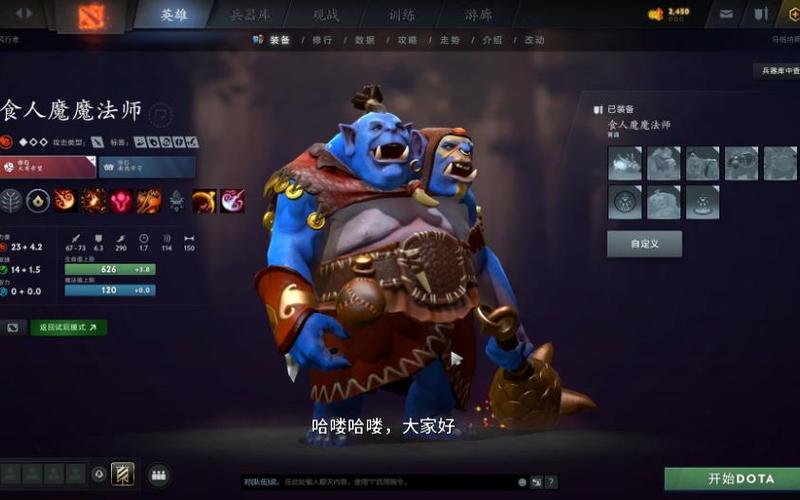
Task: Open the 介绍 (About) sub-tab
Action: click(492, 40)
